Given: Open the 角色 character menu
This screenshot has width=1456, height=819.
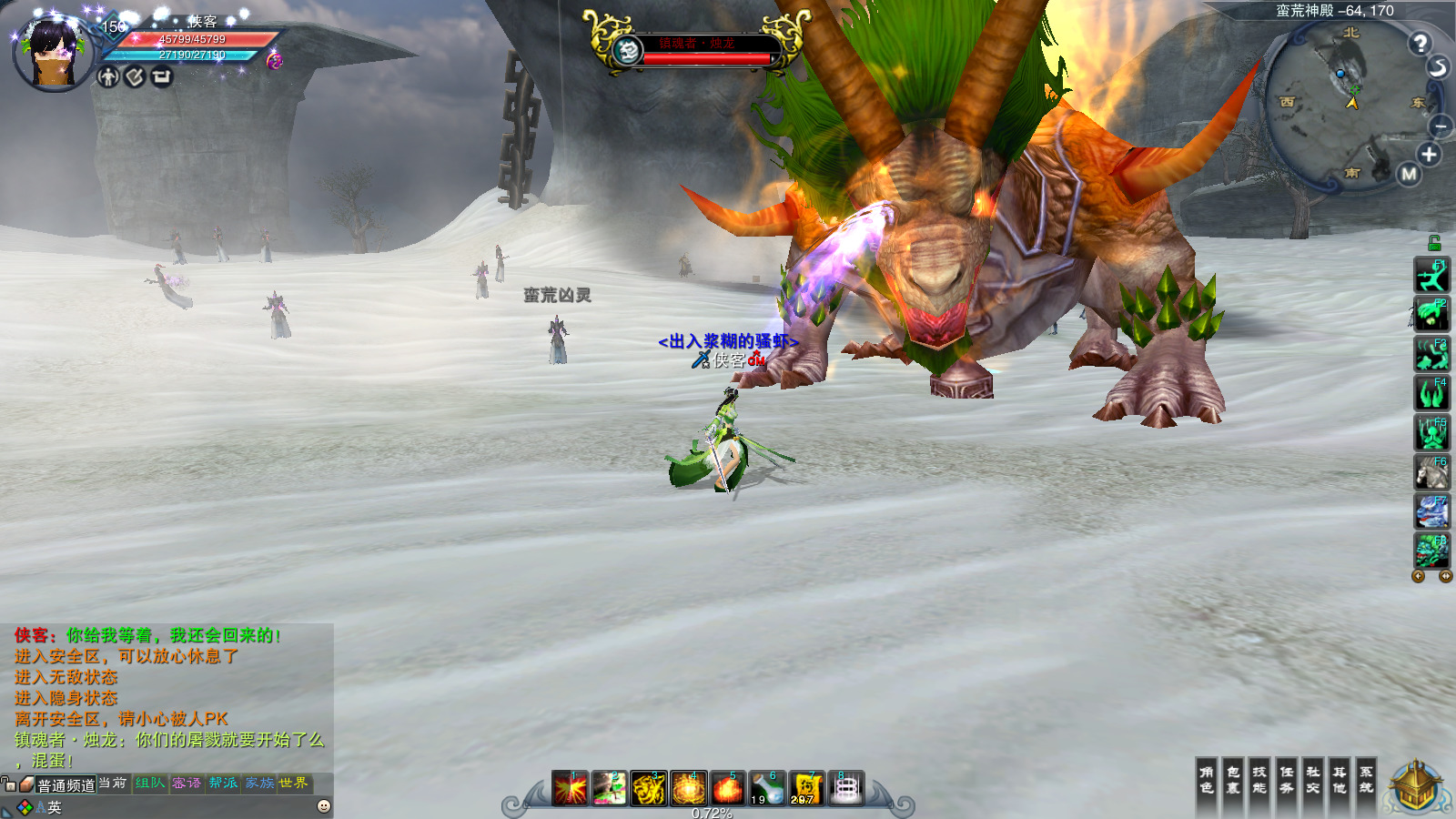Looking at the screenshot, I should 1207,780.
